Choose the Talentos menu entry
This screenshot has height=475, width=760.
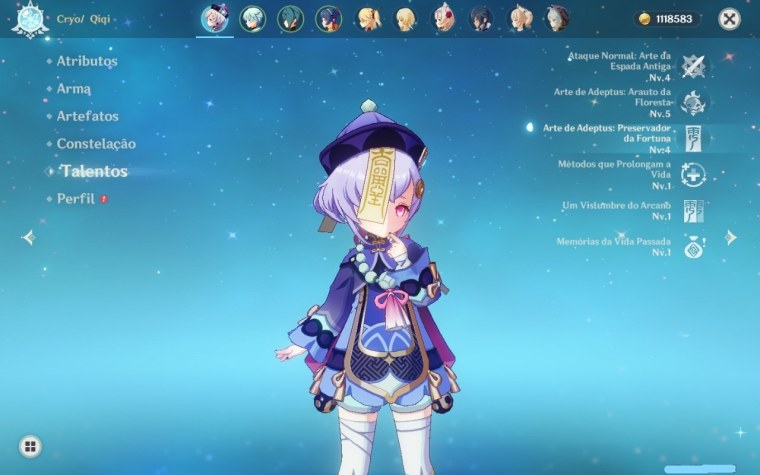coord(92,171)
